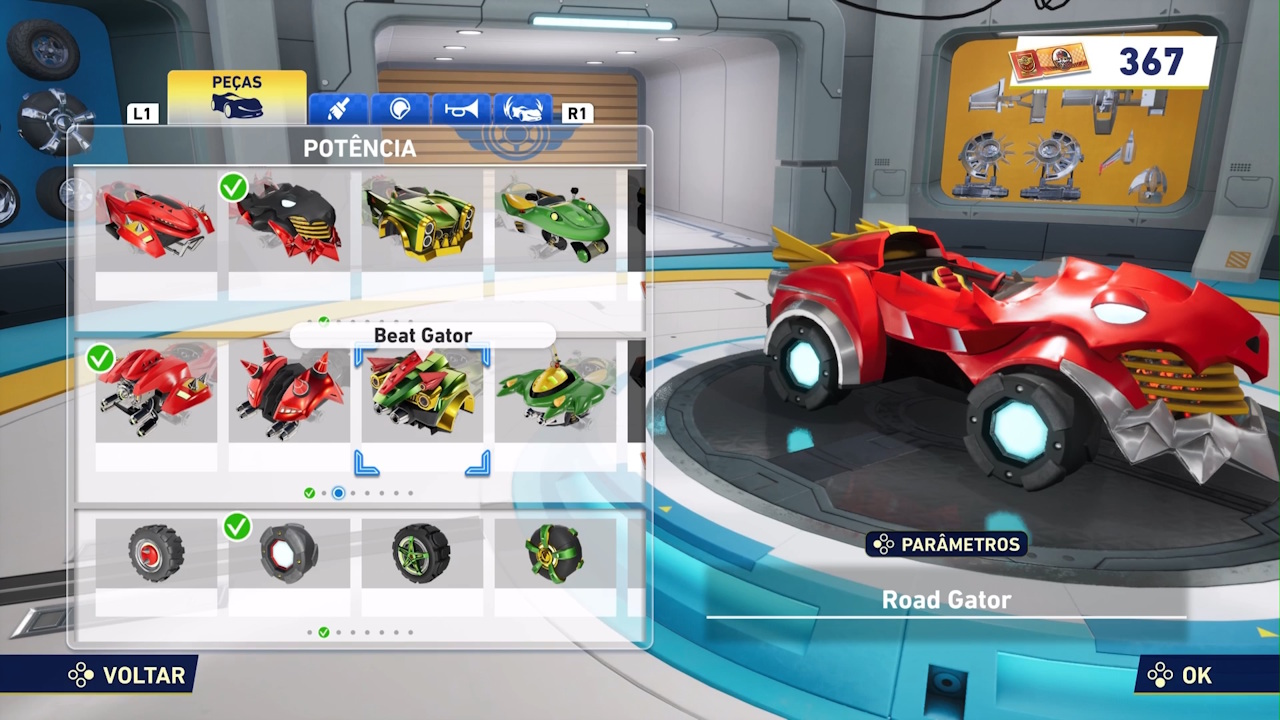
Task: Click the green checkmark on the black body
Action: coord(233,187)
